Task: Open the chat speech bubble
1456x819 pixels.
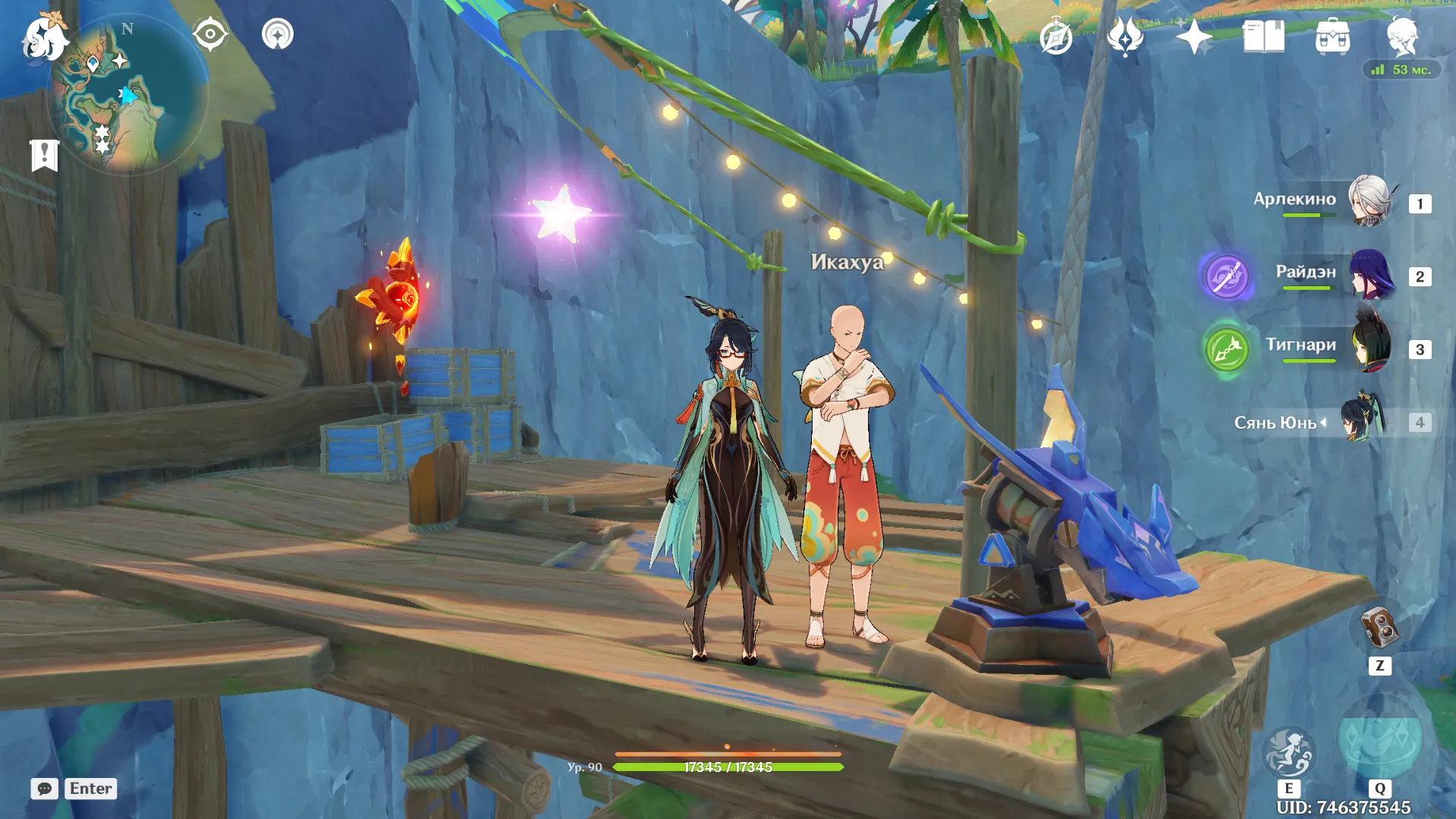Action: click(45, 789)
